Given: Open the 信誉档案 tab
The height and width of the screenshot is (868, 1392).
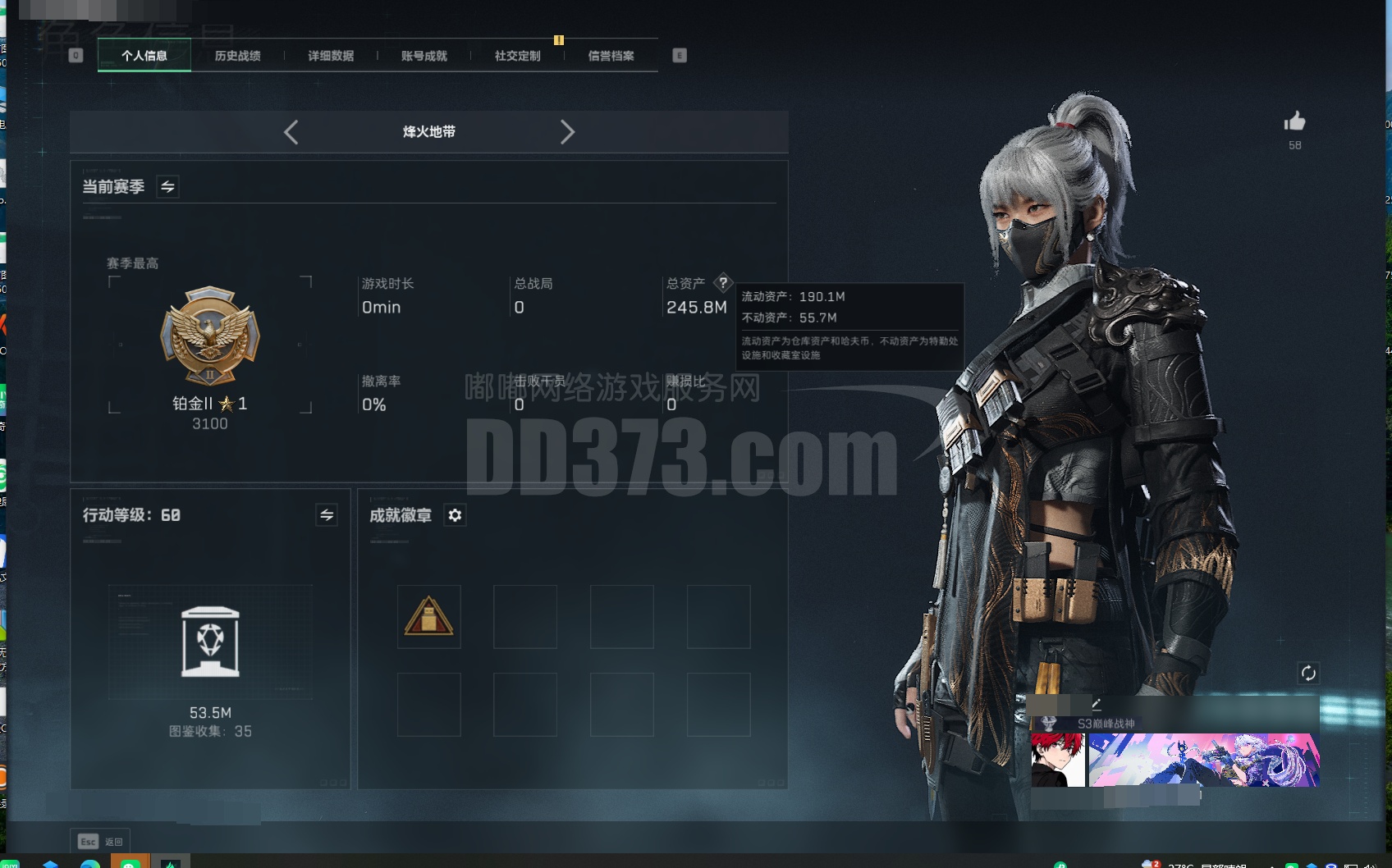Looking at the screenshot, I should point(611,56).
